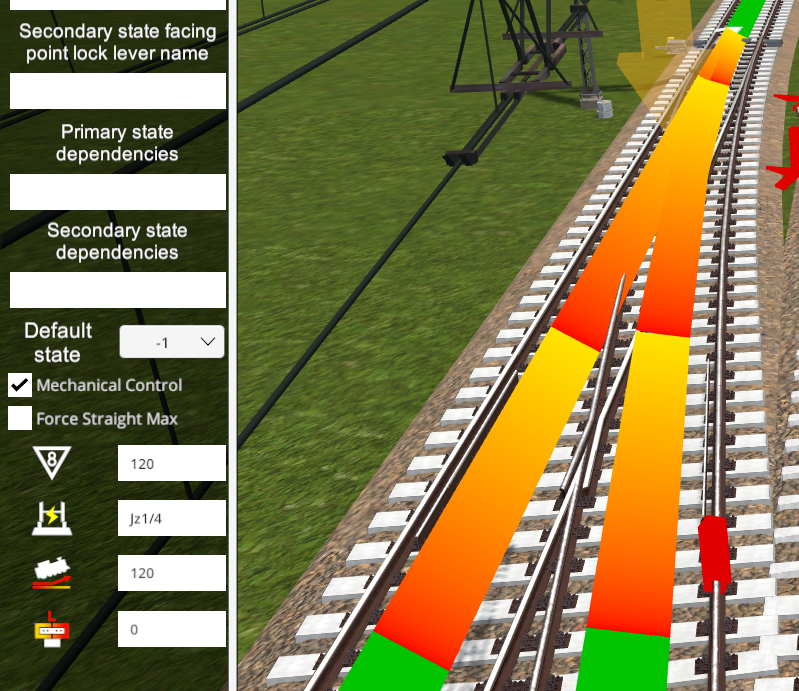Screen dimensions: 799x691
Task: Enable the Force Straight Max checkbox
Action: click(x=20, y=418)
